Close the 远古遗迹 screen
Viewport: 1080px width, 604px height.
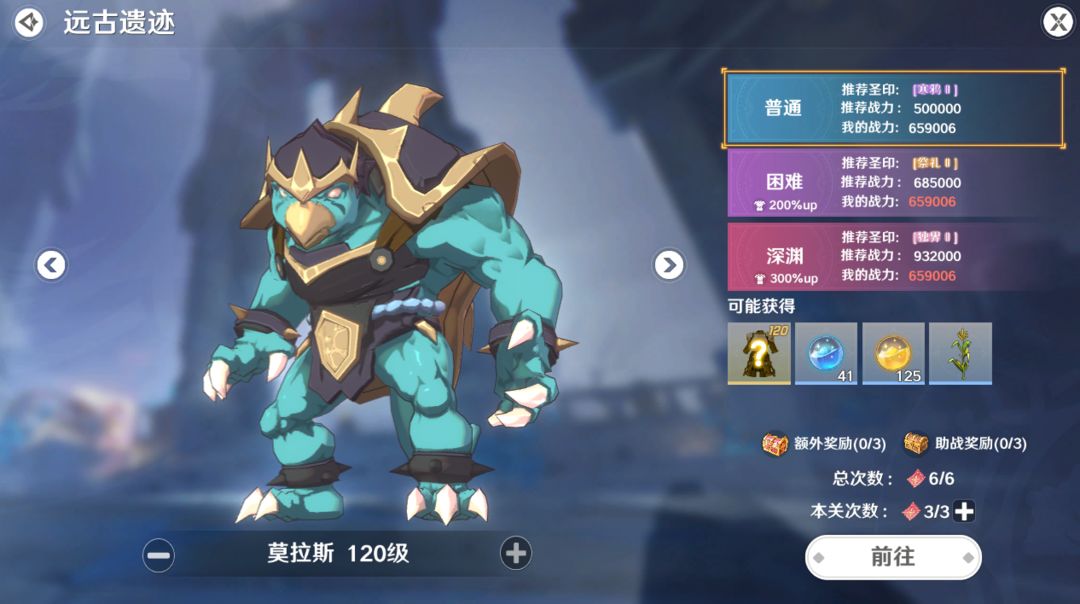(x=1057, y=22)
